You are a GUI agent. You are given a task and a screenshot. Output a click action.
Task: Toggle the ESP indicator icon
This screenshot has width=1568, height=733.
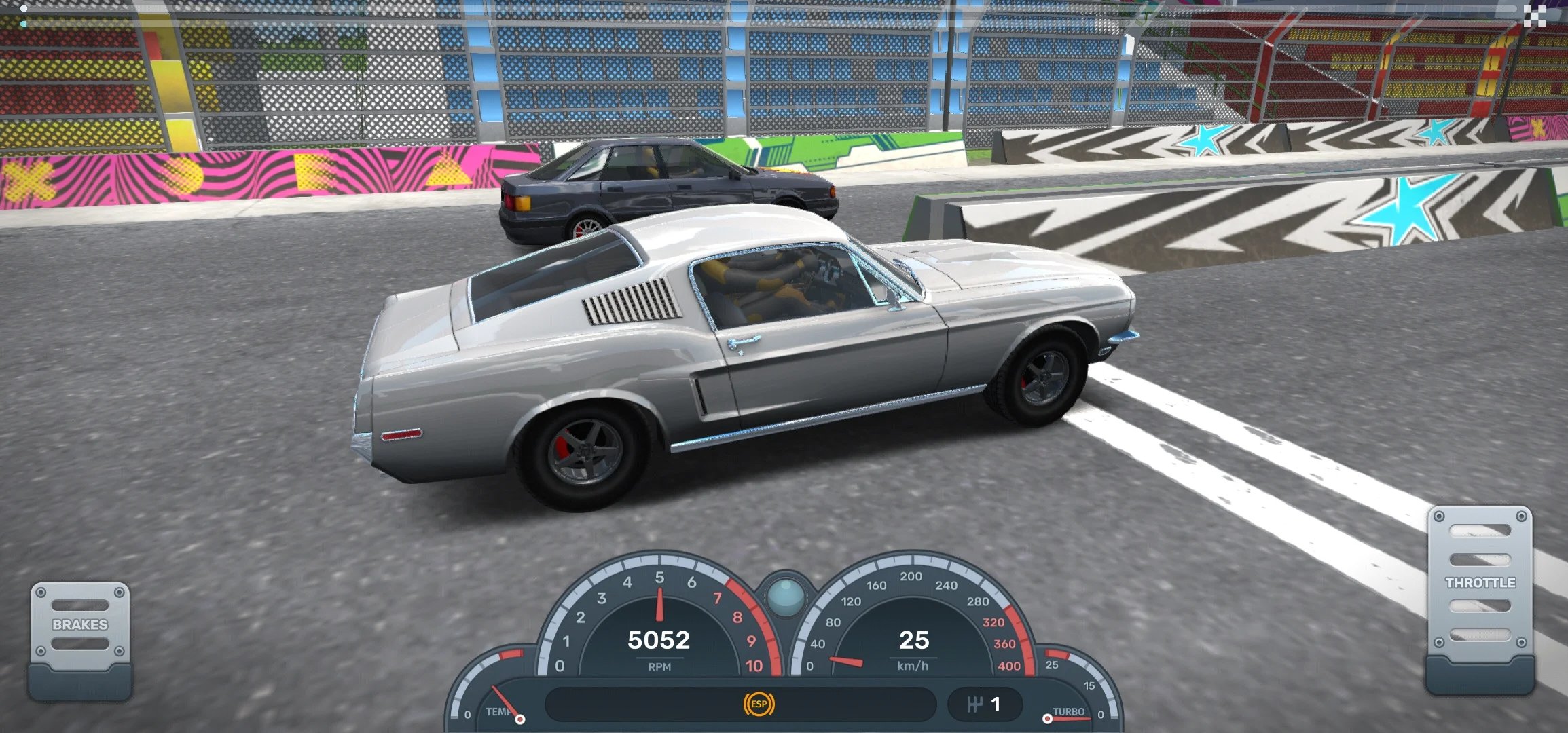pos(759,704)
